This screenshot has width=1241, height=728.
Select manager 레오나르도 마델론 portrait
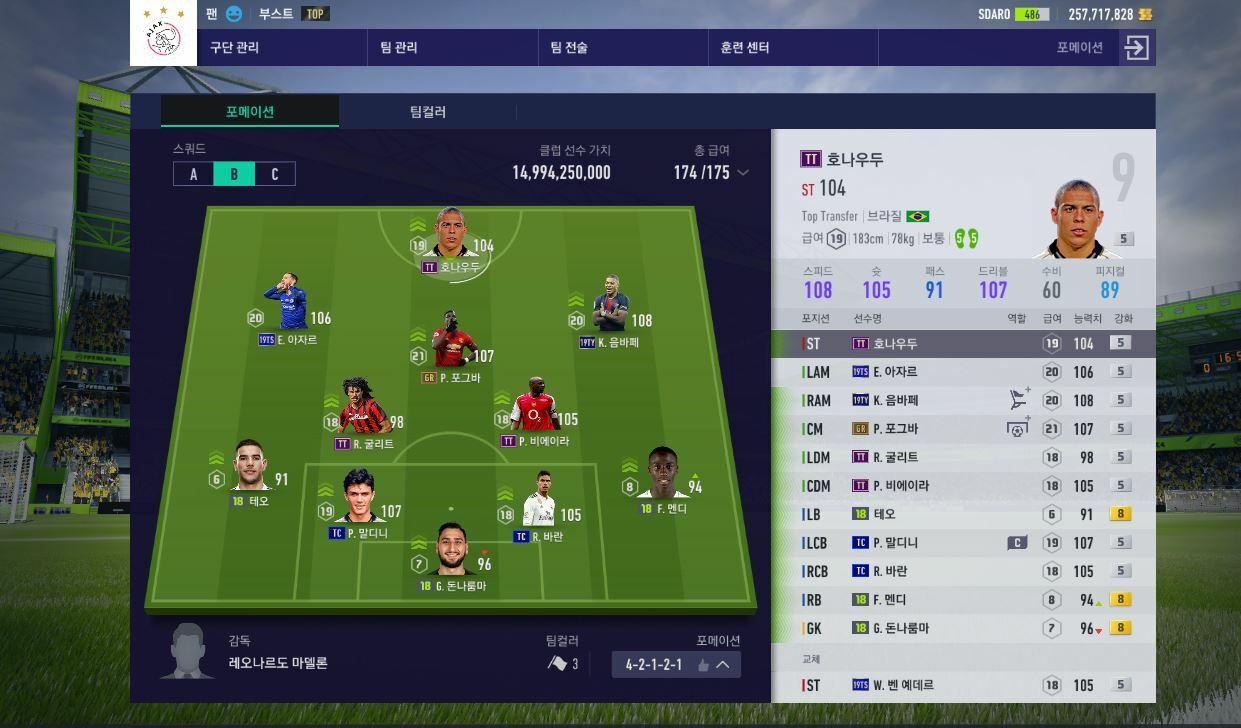[188, 651]
